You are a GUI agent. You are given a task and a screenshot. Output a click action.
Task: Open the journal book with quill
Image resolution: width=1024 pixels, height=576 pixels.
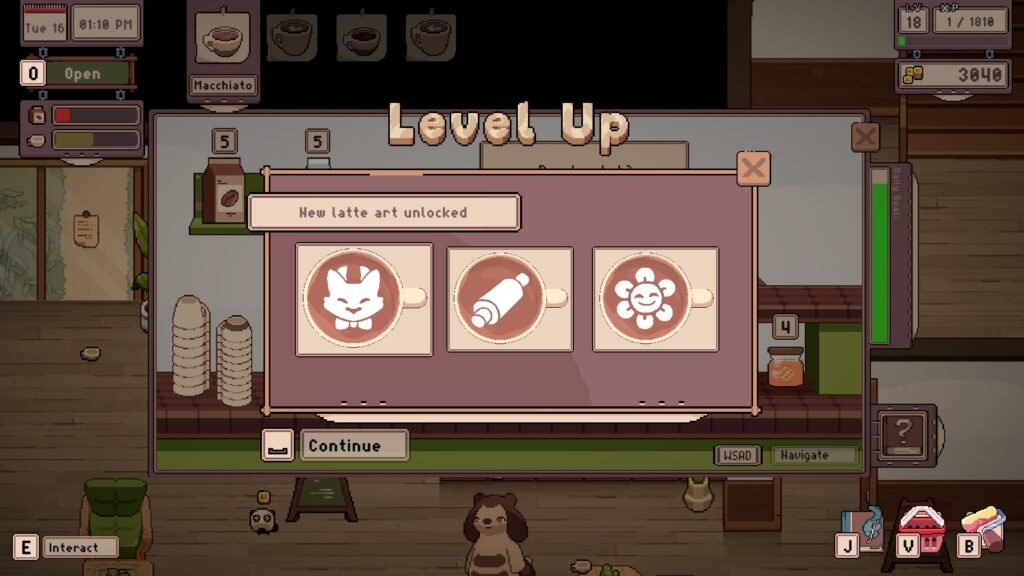click(862, 527)
